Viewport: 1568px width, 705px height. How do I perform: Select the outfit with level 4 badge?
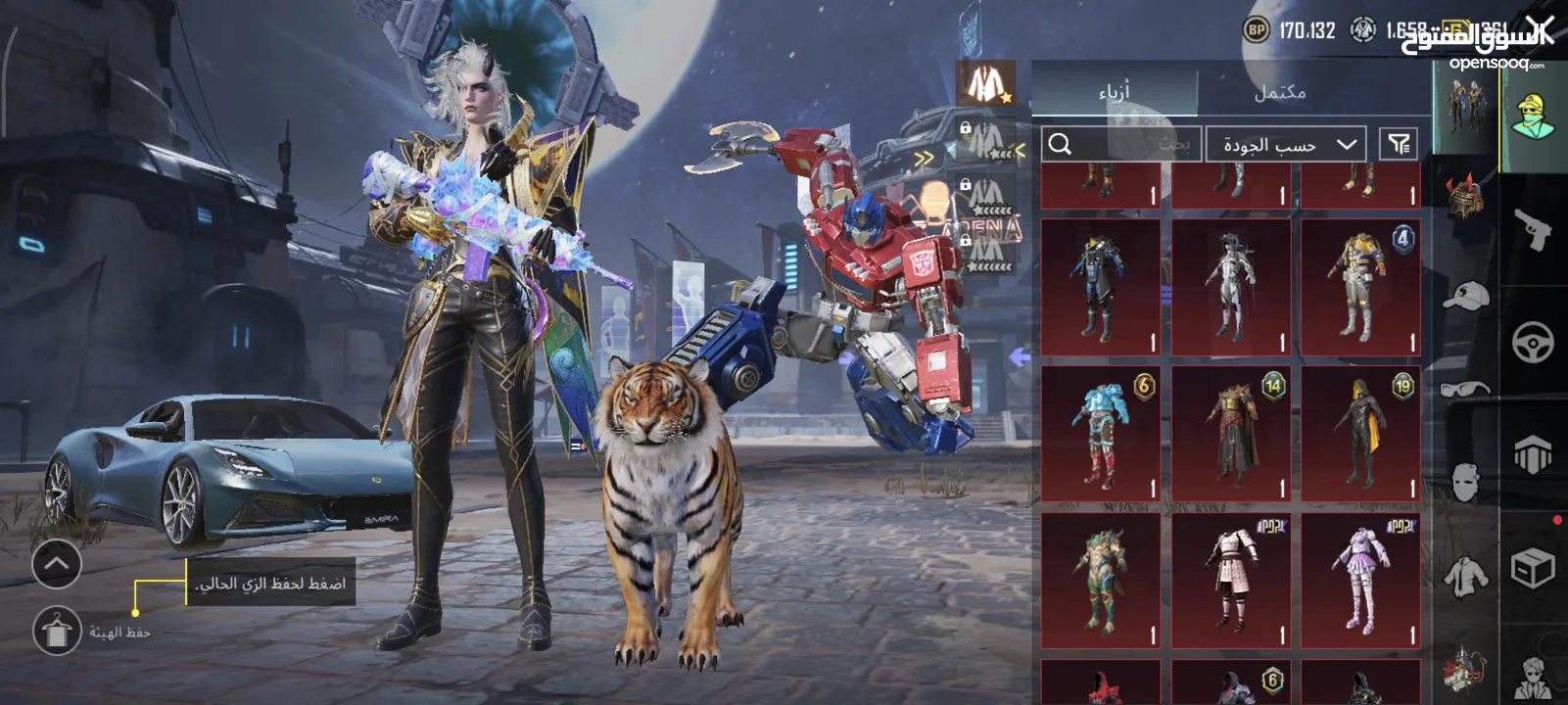[x=1360, y=287]
